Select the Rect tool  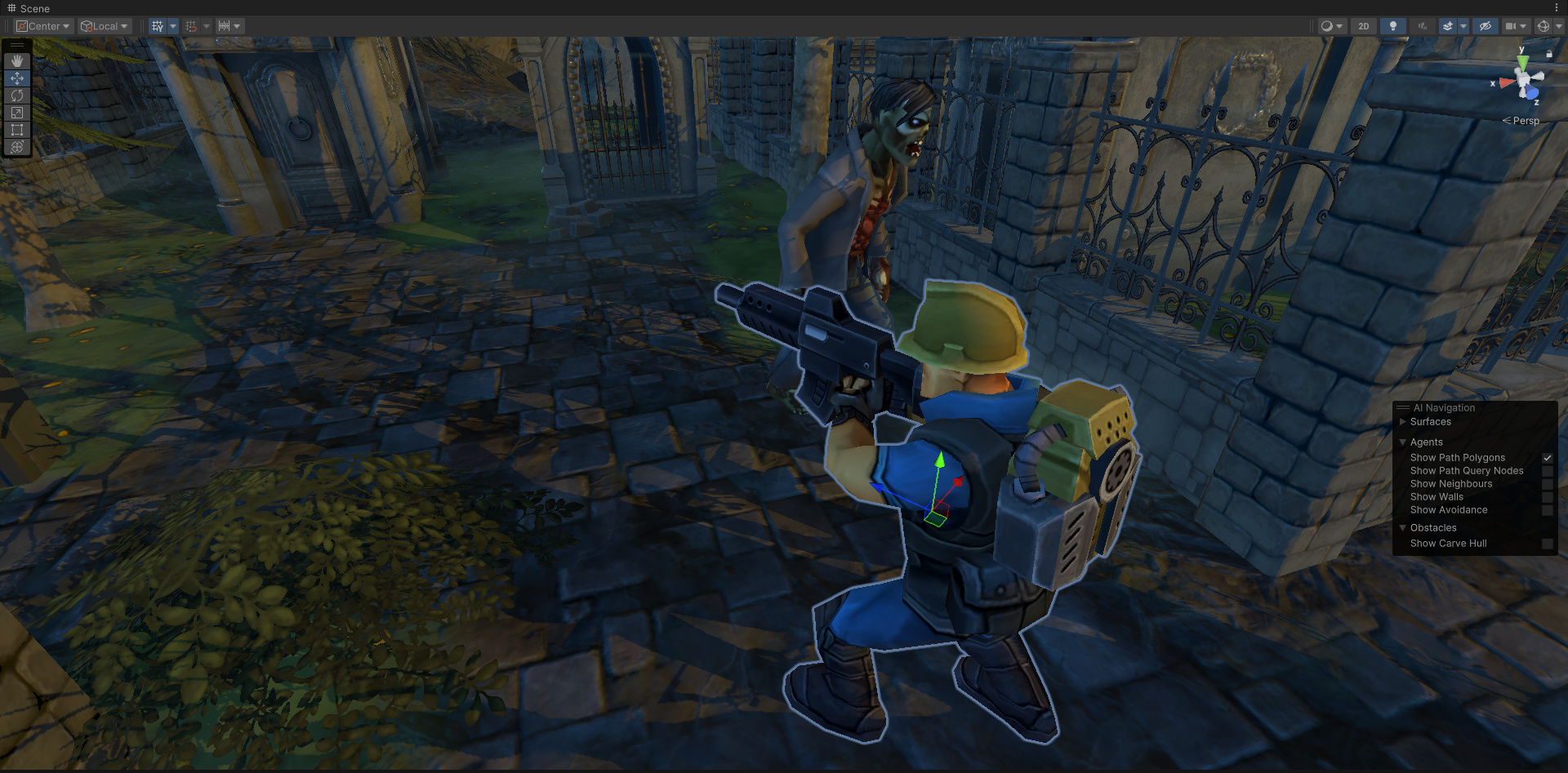point(16,130)
